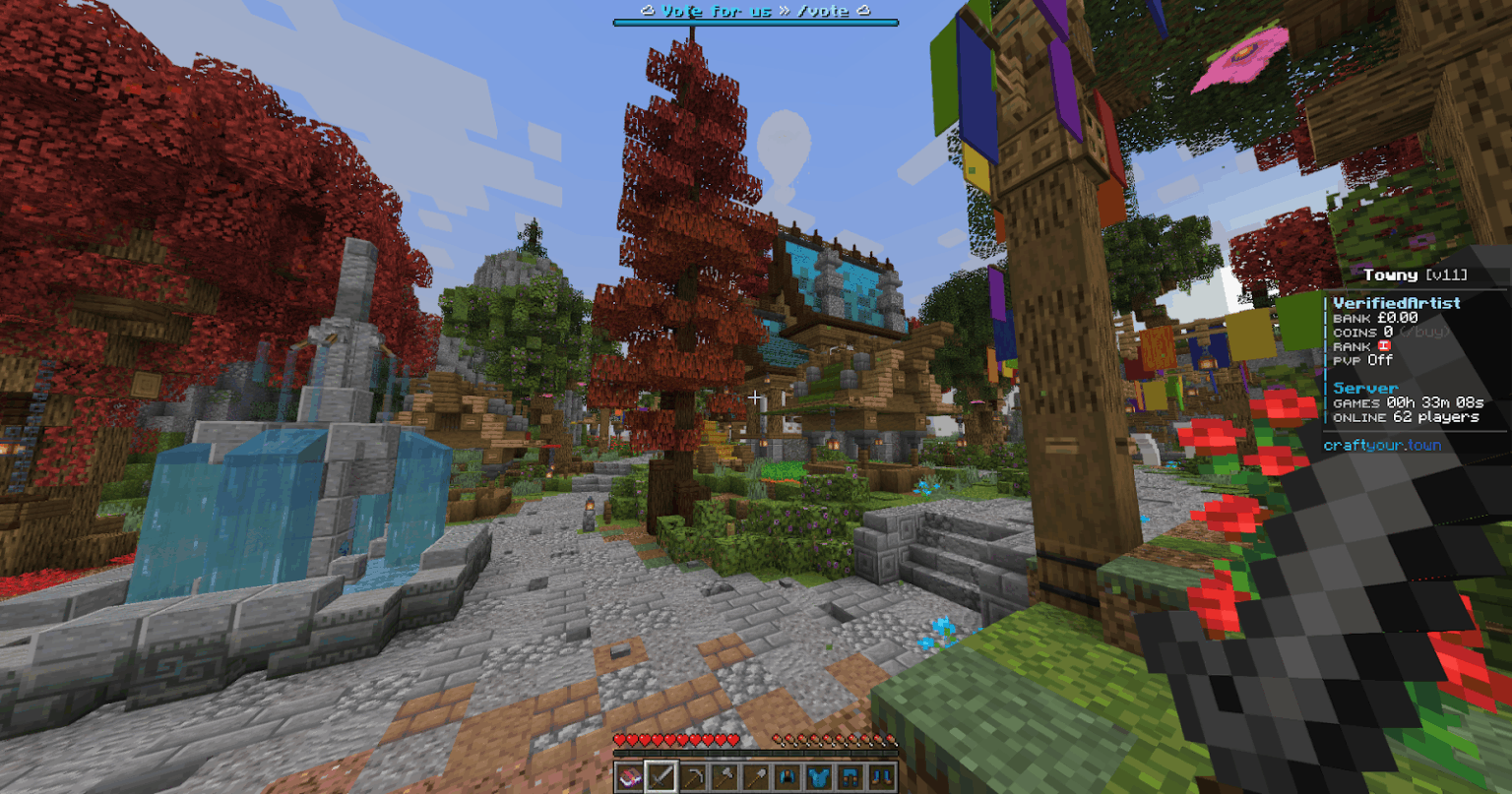Click the /buy text next to COINS

tap(1425, 333)
